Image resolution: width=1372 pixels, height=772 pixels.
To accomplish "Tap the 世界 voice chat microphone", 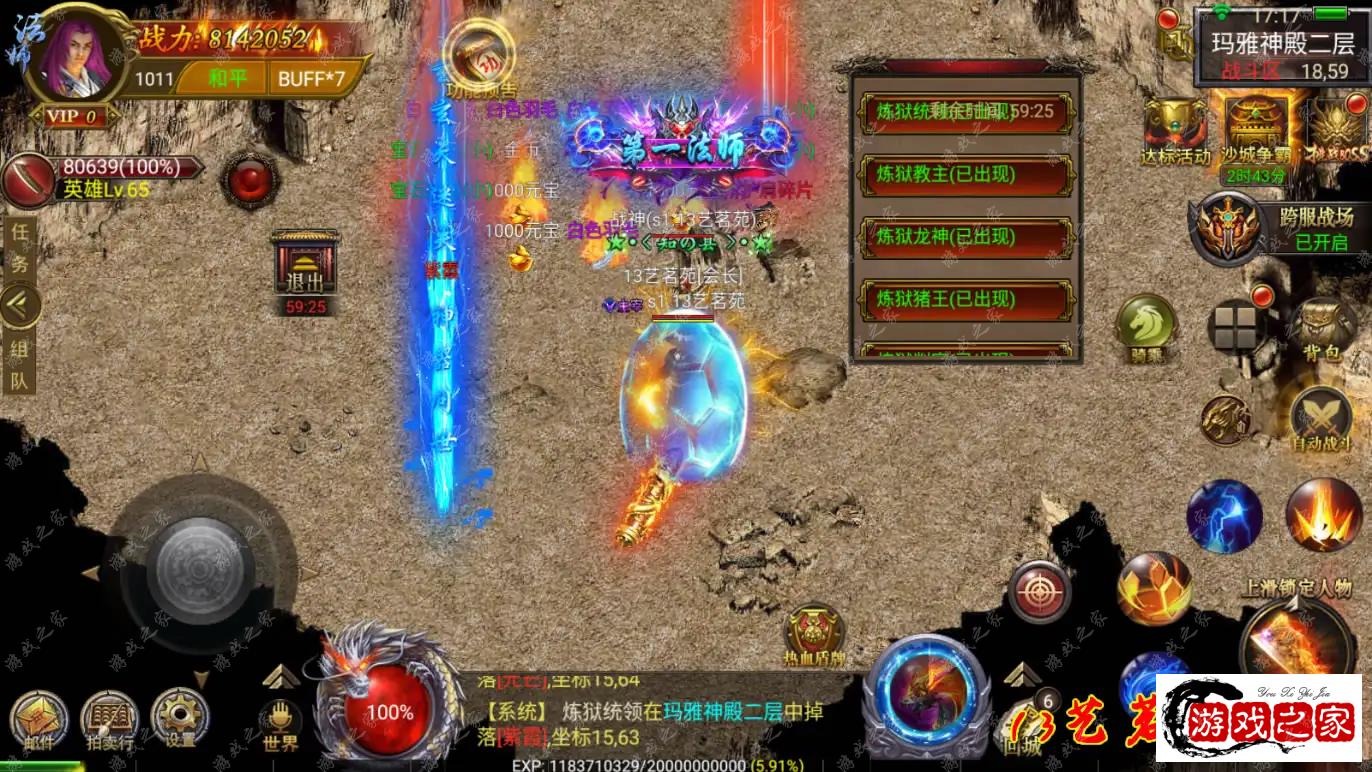I will (x=281, y=721).
